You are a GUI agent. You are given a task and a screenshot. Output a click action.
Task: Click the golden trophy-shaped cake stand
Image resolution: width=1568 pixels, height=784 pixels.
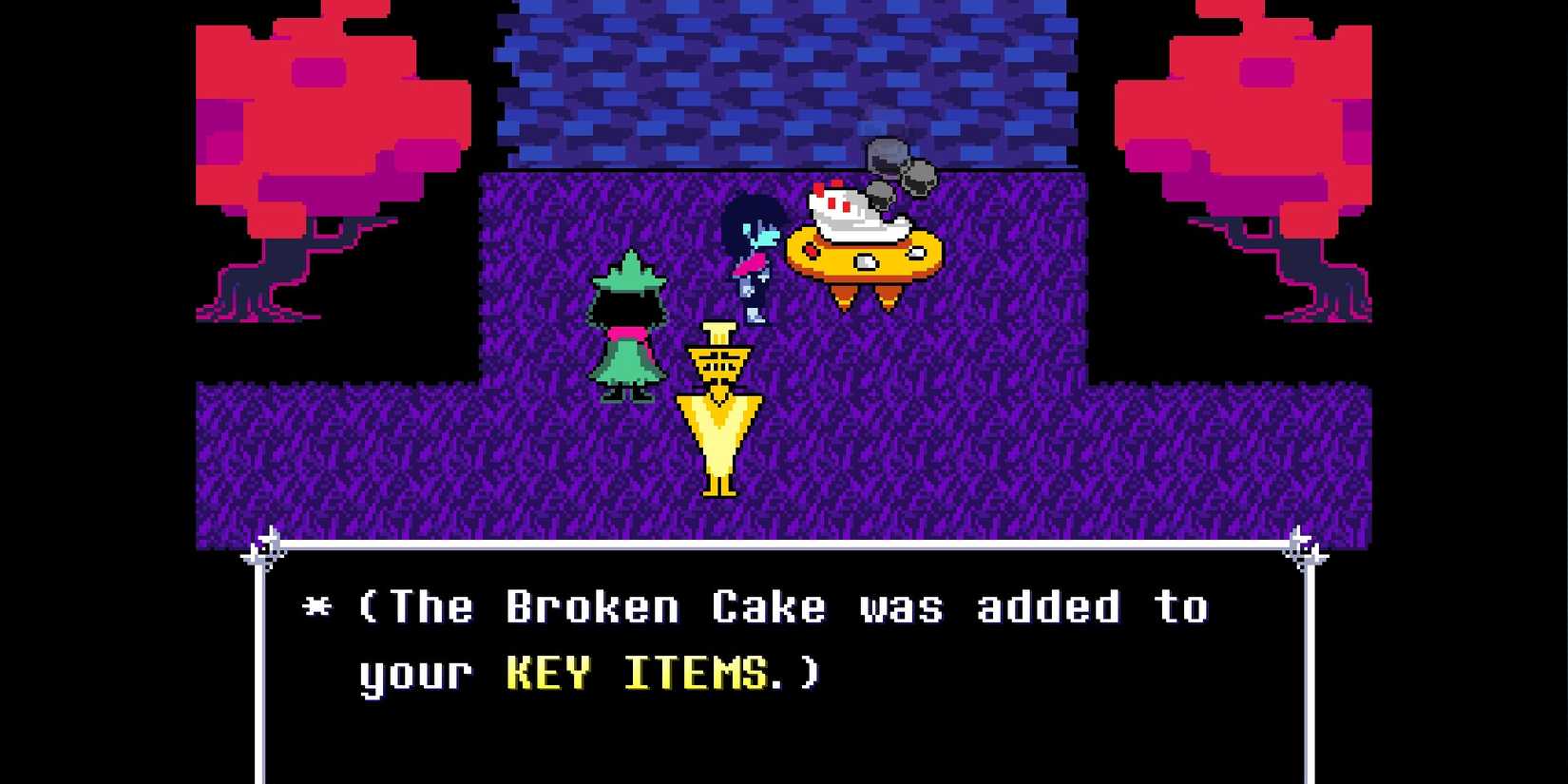click(x=720, y=409)
